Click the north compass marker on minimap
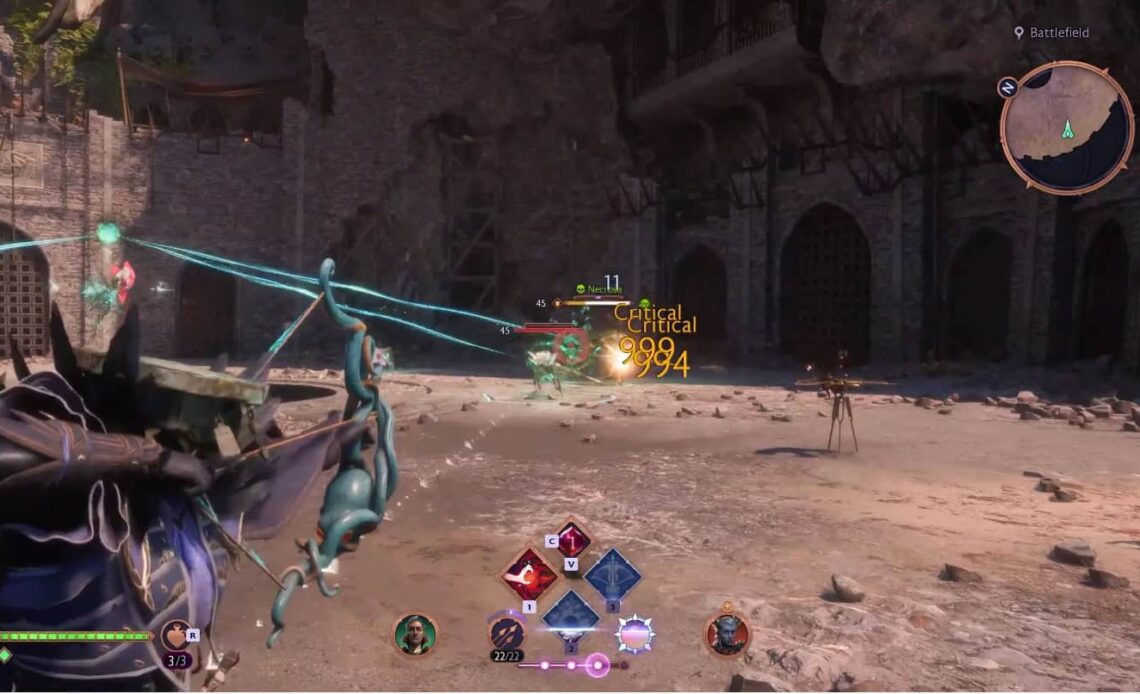This screenshot has width=1140, height=694. [1008, 87]
